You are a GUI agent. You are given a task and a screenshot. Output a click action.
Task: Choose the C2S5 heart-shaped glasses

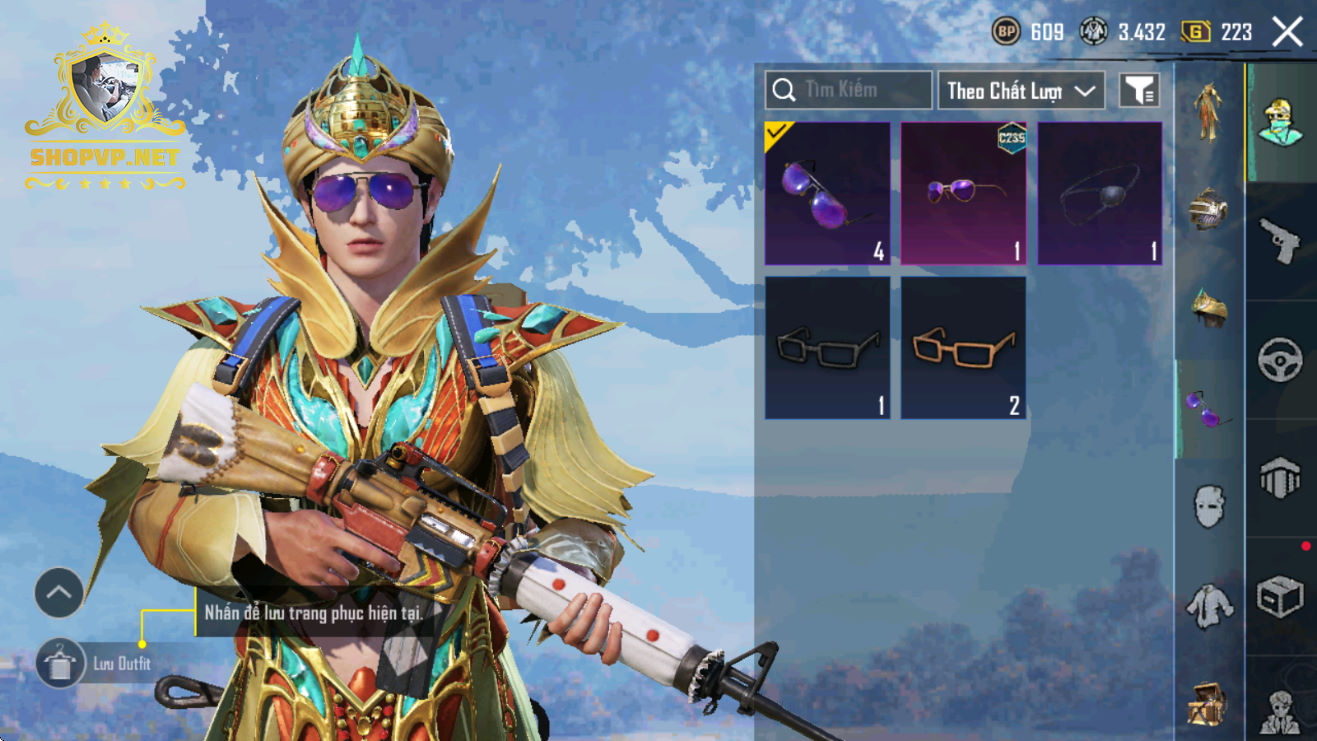coord(963,194)
